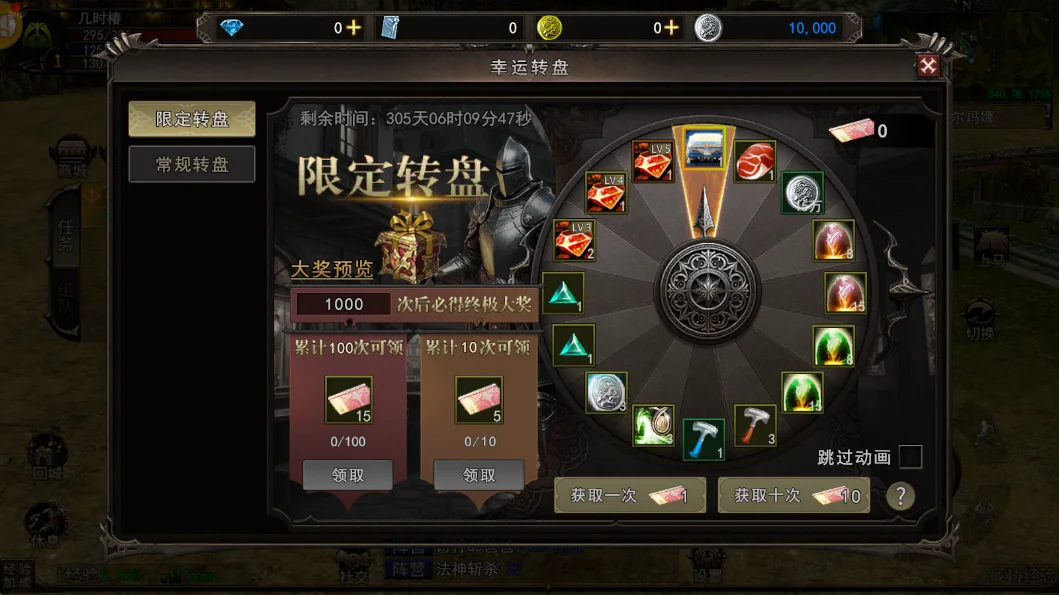Select the raw meat prize on wheel
Screen dimensions: 1059x595
click(x=755, y=161)
